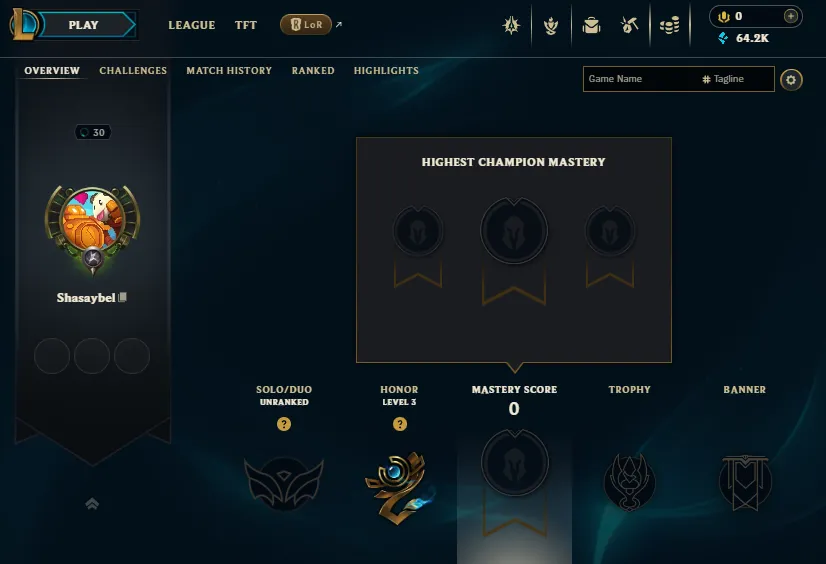The height and width of the screenshot is (564, 826).
Task: Switch to the TFT game tab
Action: [246, 25]
